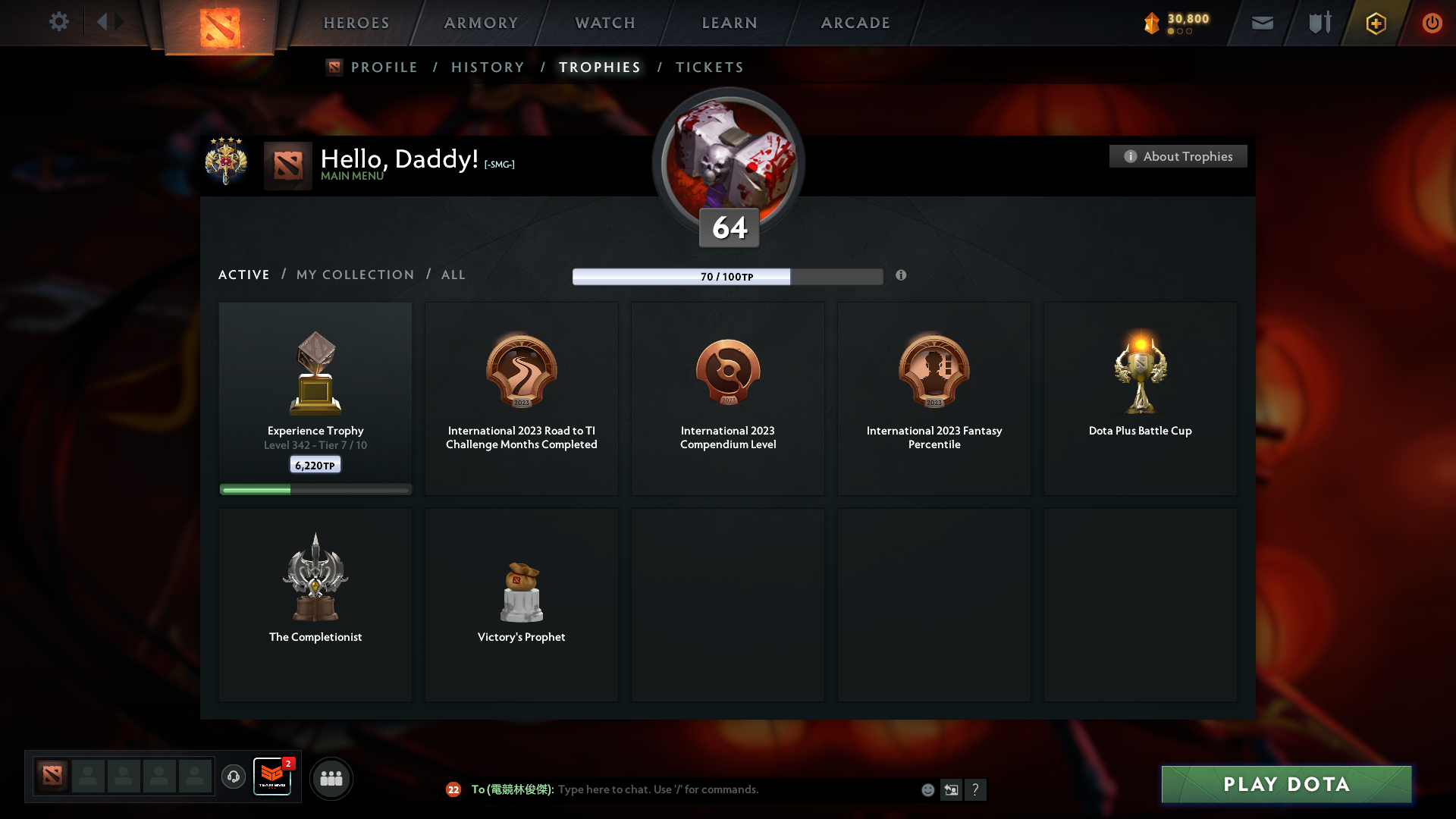
Task: Click the forward navigation arrow near the logo
Action: pyautogui.click(x=120, y=22)
